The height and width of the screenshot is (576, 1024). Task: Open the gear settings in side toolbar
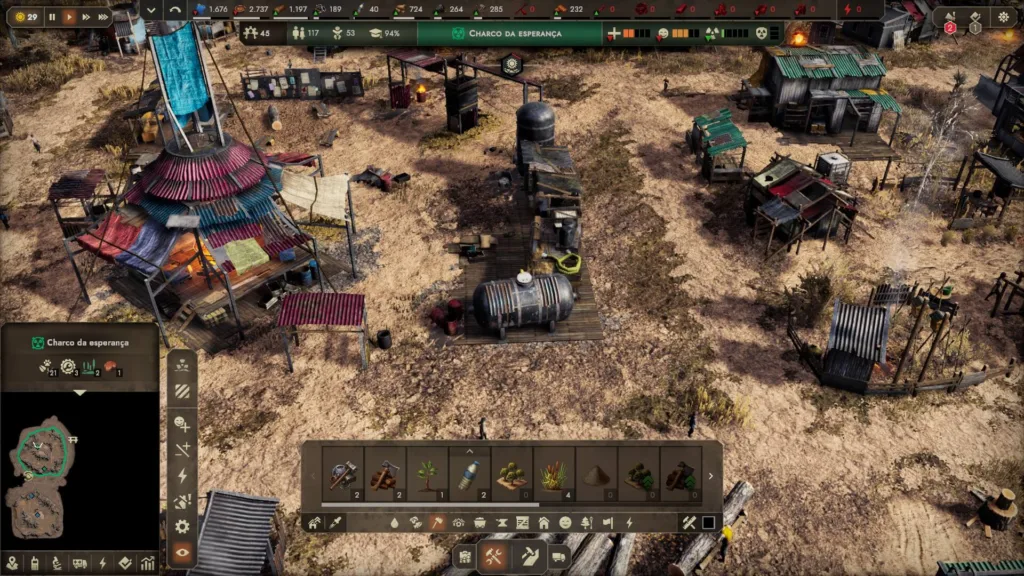point(182,526)
